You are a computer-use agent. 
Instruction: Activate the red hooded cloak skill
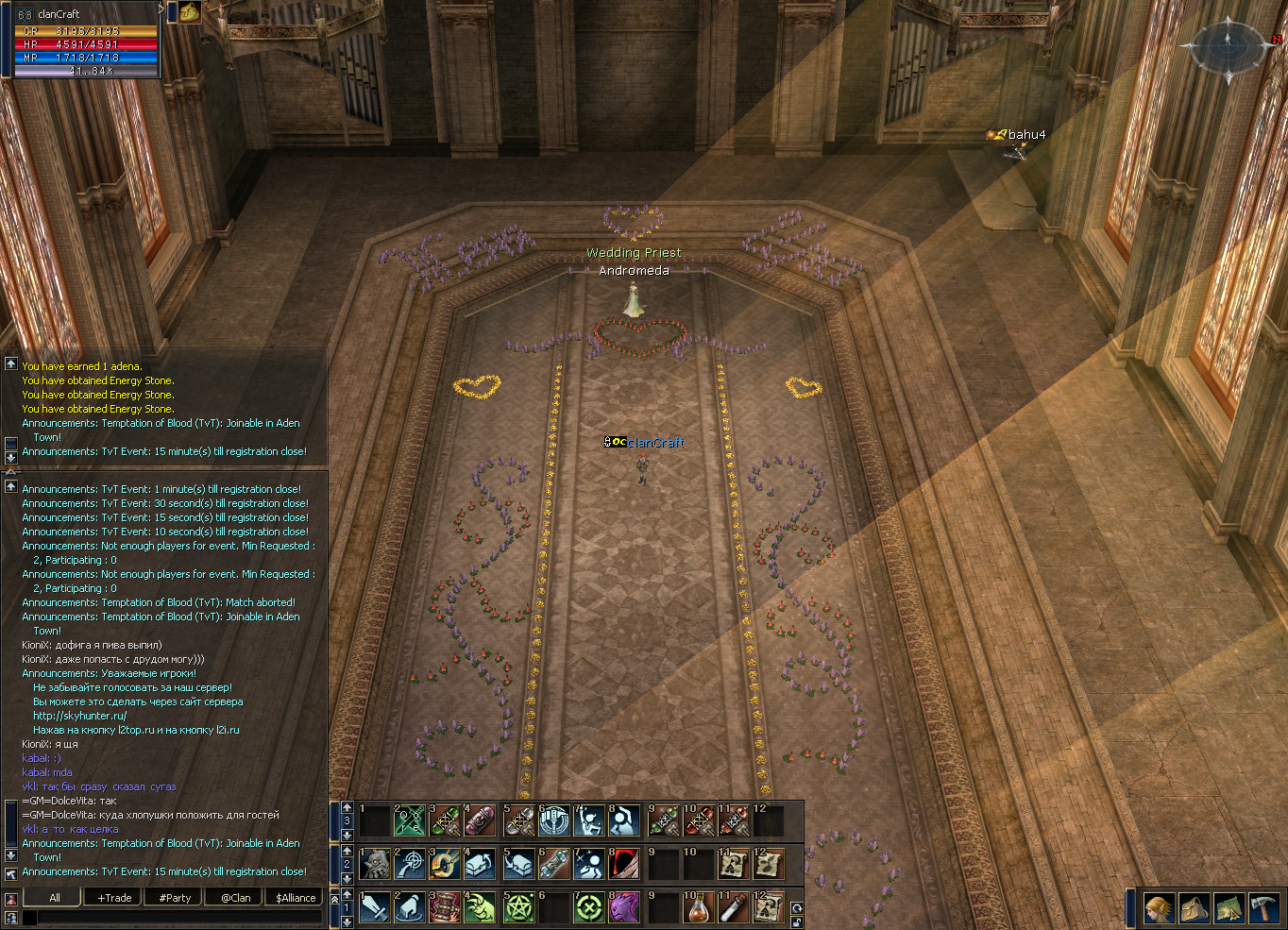[624, 864]
